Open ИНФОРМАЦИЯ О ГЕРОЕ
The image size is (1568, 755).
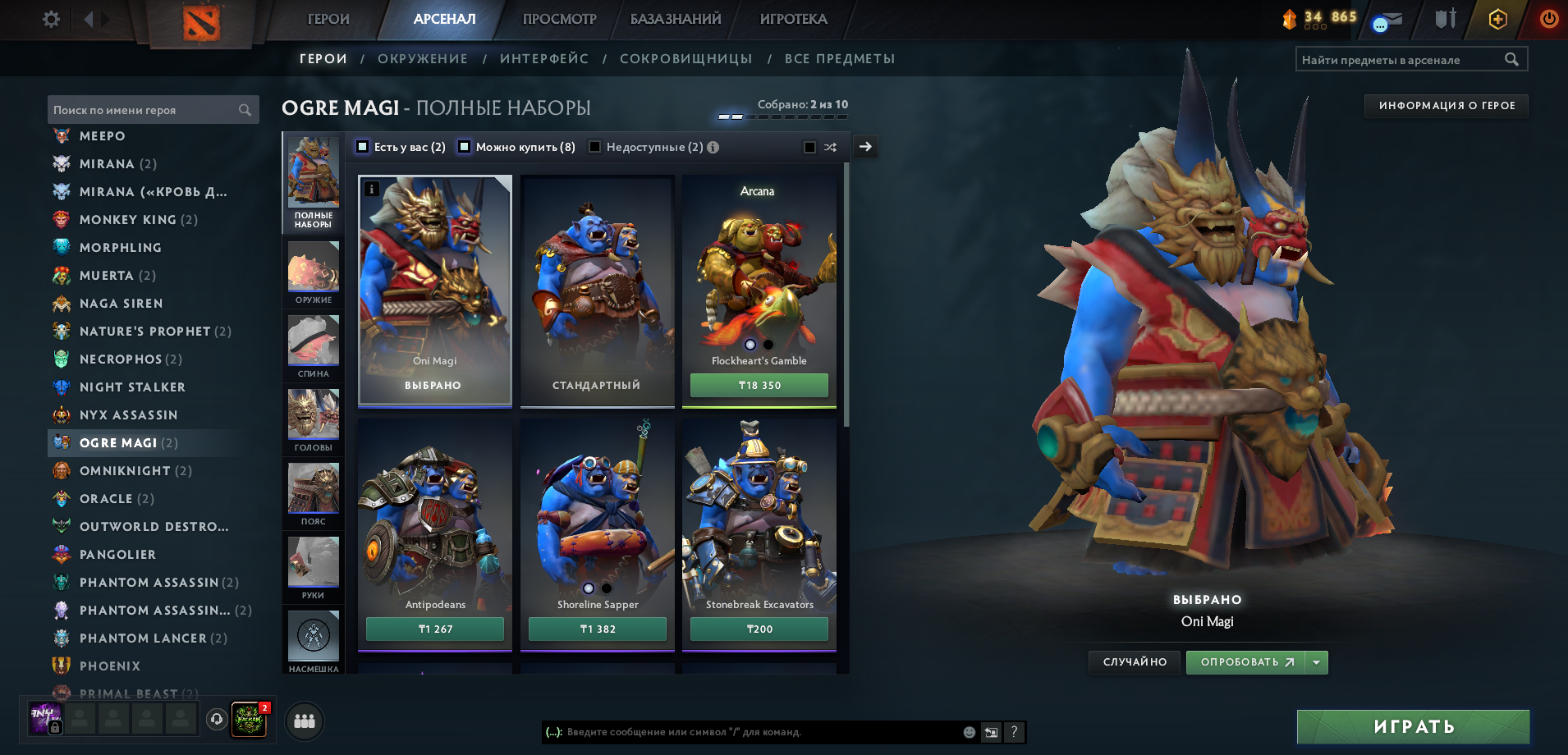1445,106
